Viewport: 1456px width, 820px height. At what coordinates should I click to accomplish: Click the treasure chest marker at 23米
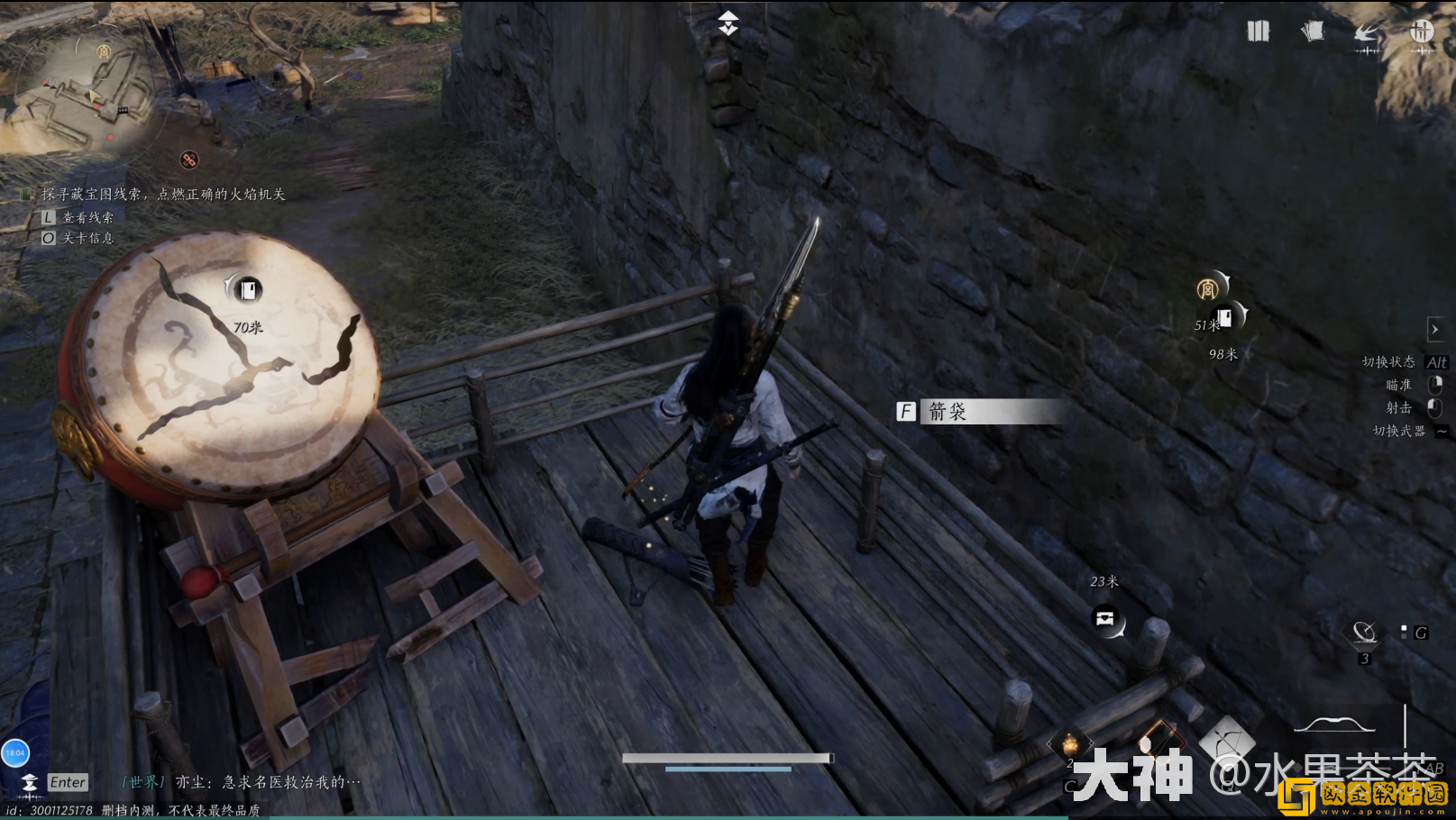pos(1105,619)
